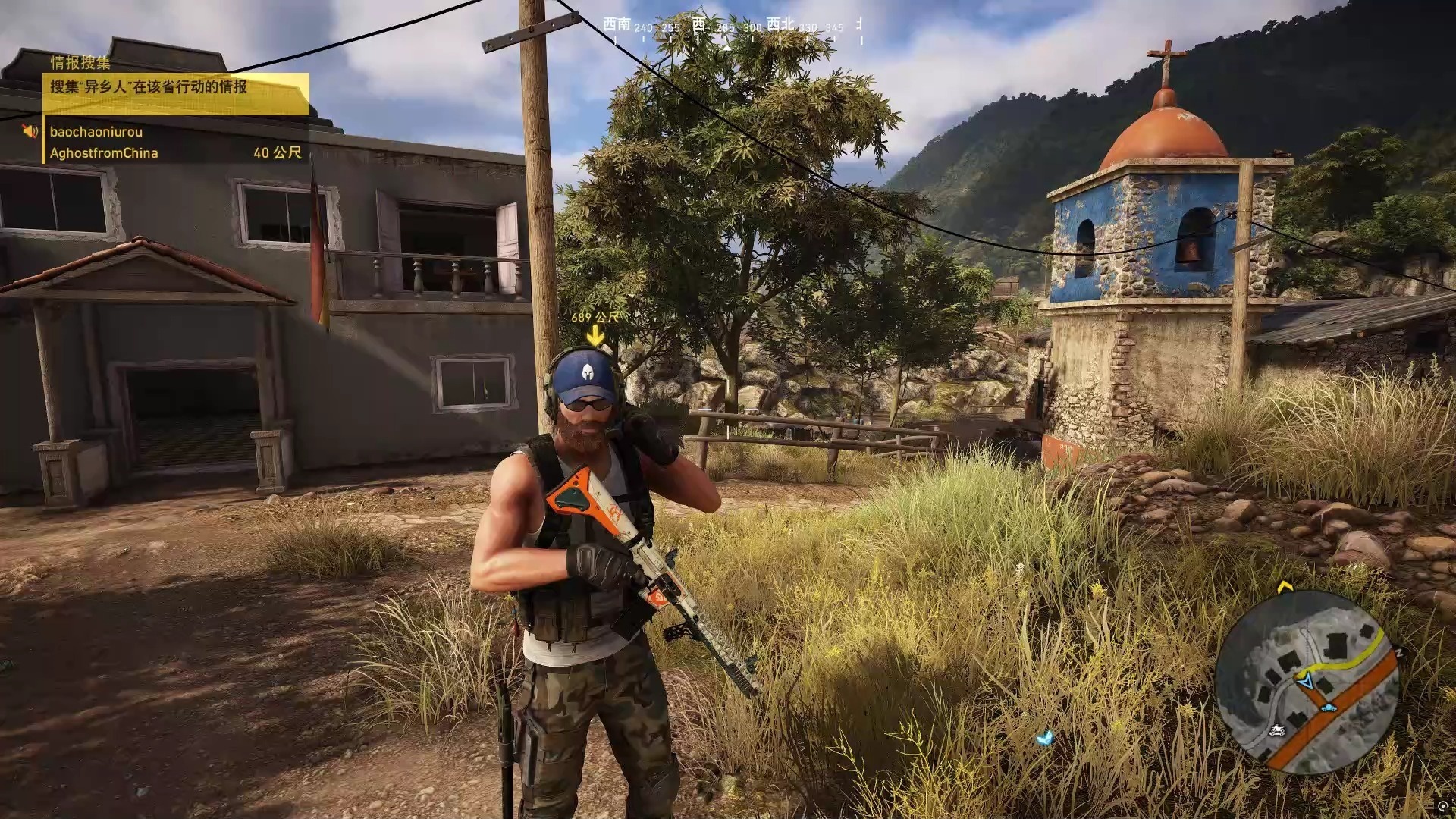The height and width of the screenshot is (819, 1456).
Task: Select teammate AghostfromChina in squad list
Action: pos(104,153)
